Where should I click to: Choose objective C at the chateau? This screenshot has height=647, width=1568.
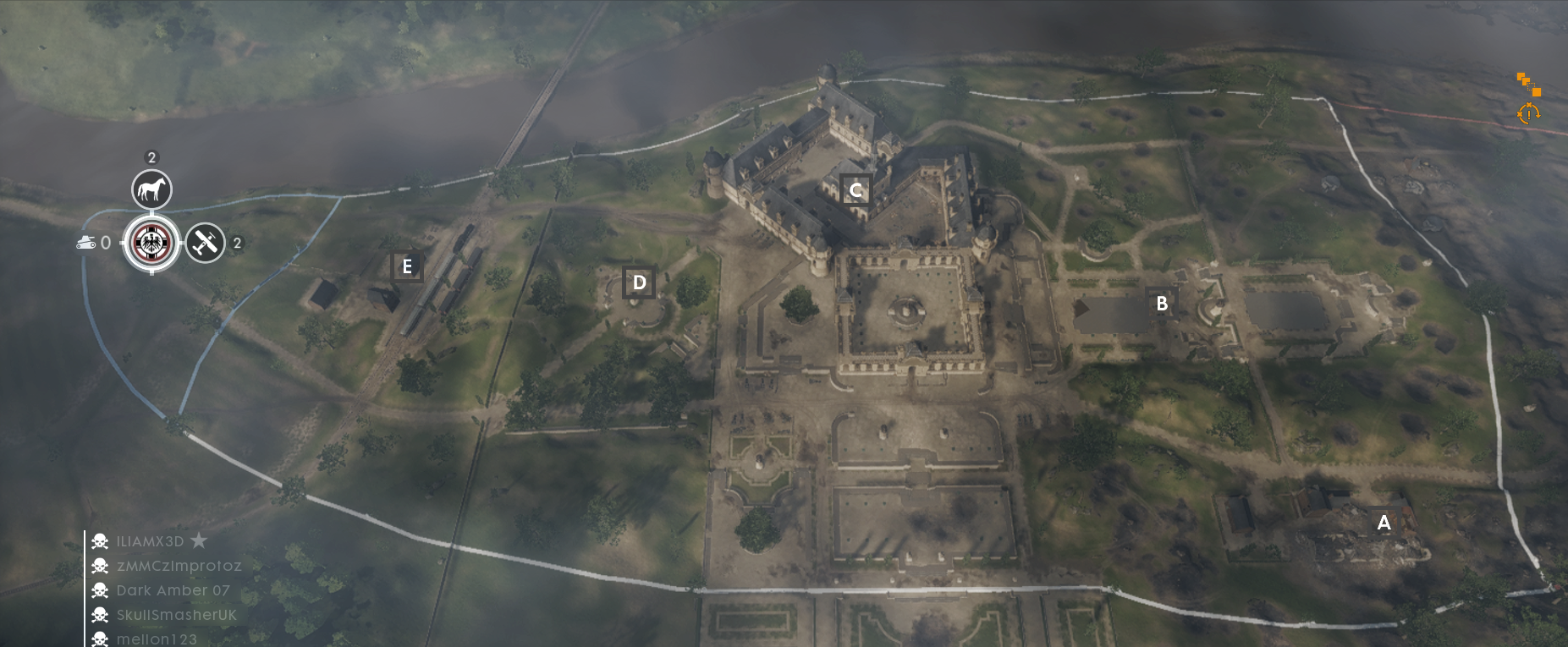[856, 190]
